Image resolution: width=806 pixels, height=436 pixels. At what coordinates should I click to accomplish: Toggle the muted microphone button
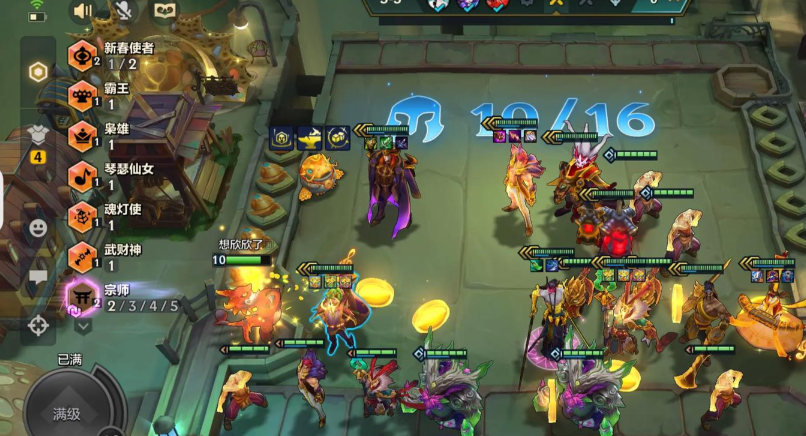pyautogui.click(x=122, y=11)
